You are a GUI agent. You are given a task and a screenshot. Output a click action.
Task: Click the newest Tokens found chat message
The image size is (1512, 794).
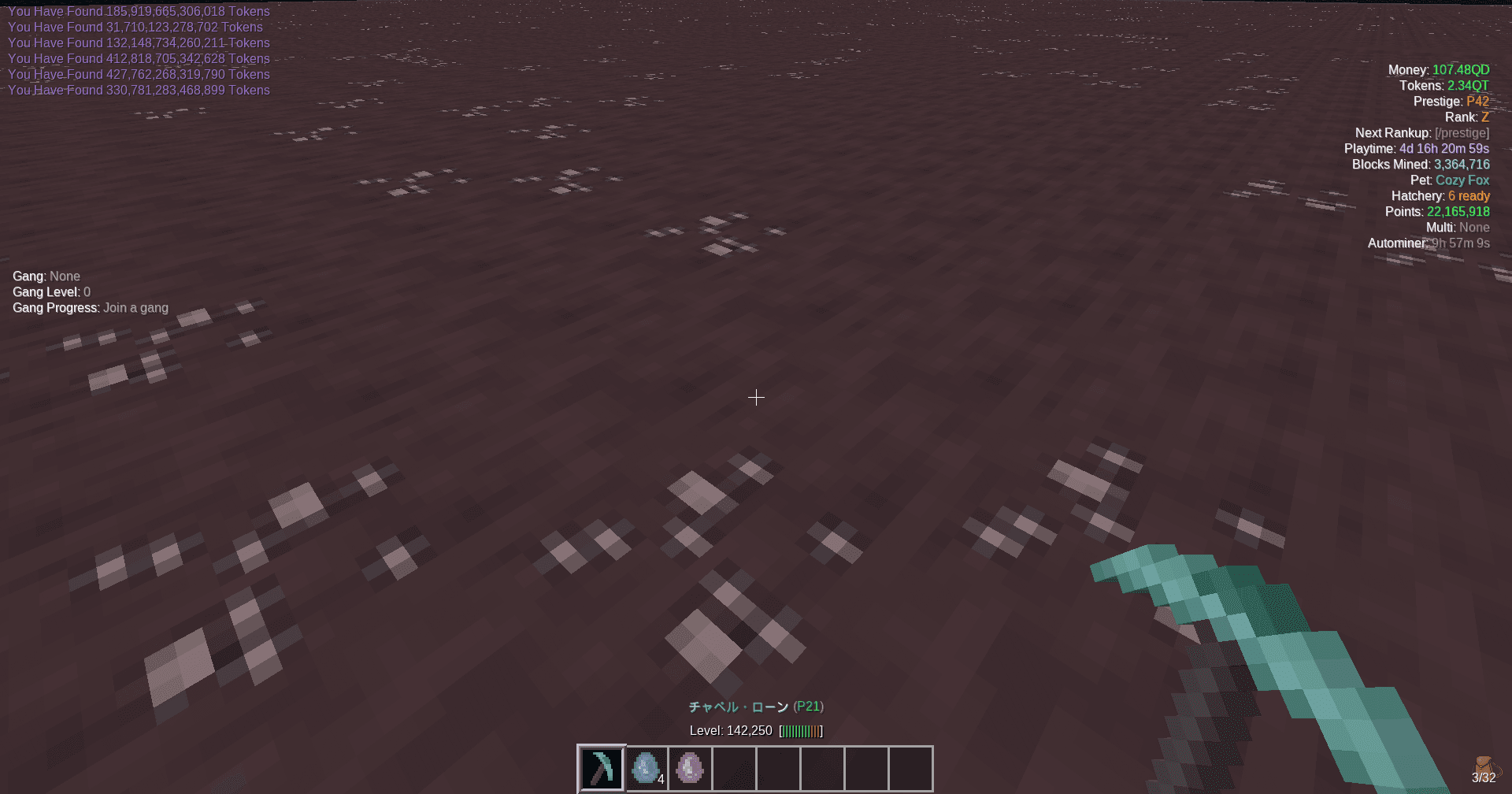(139, 90)
